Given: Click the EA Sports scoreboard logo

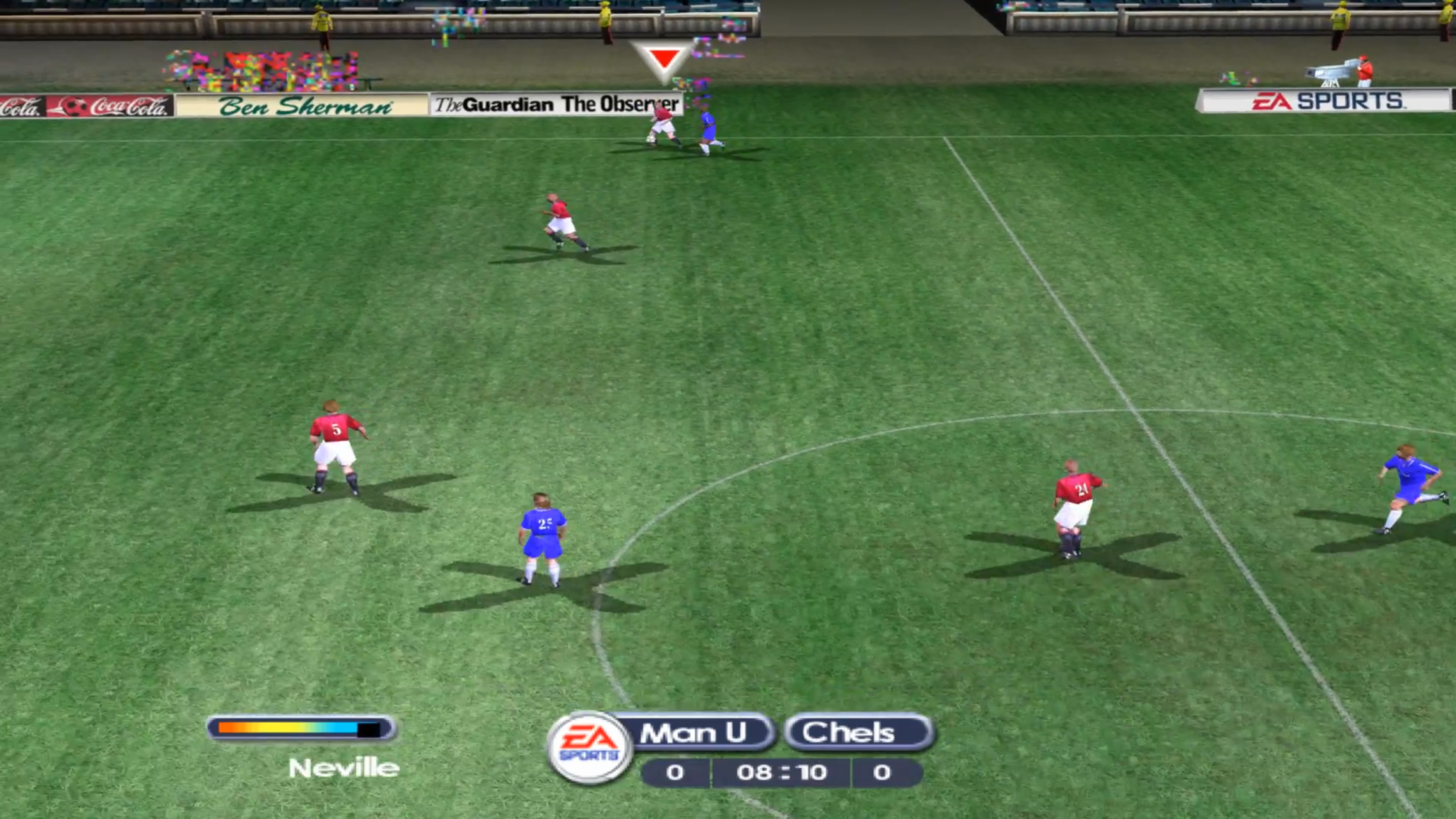Looking at the screenshot, I should point(589,746).
